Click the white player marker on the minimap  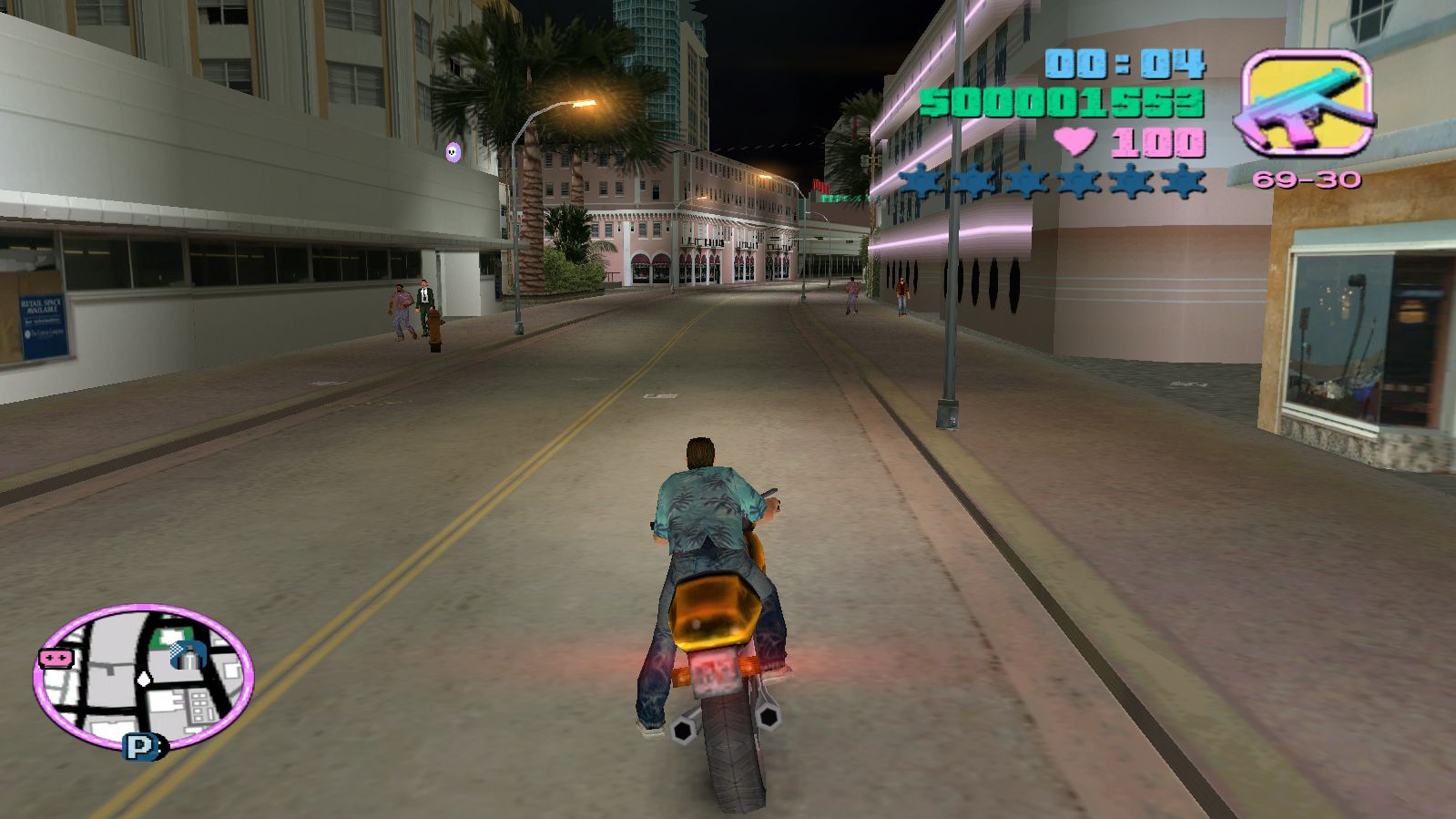143,679
